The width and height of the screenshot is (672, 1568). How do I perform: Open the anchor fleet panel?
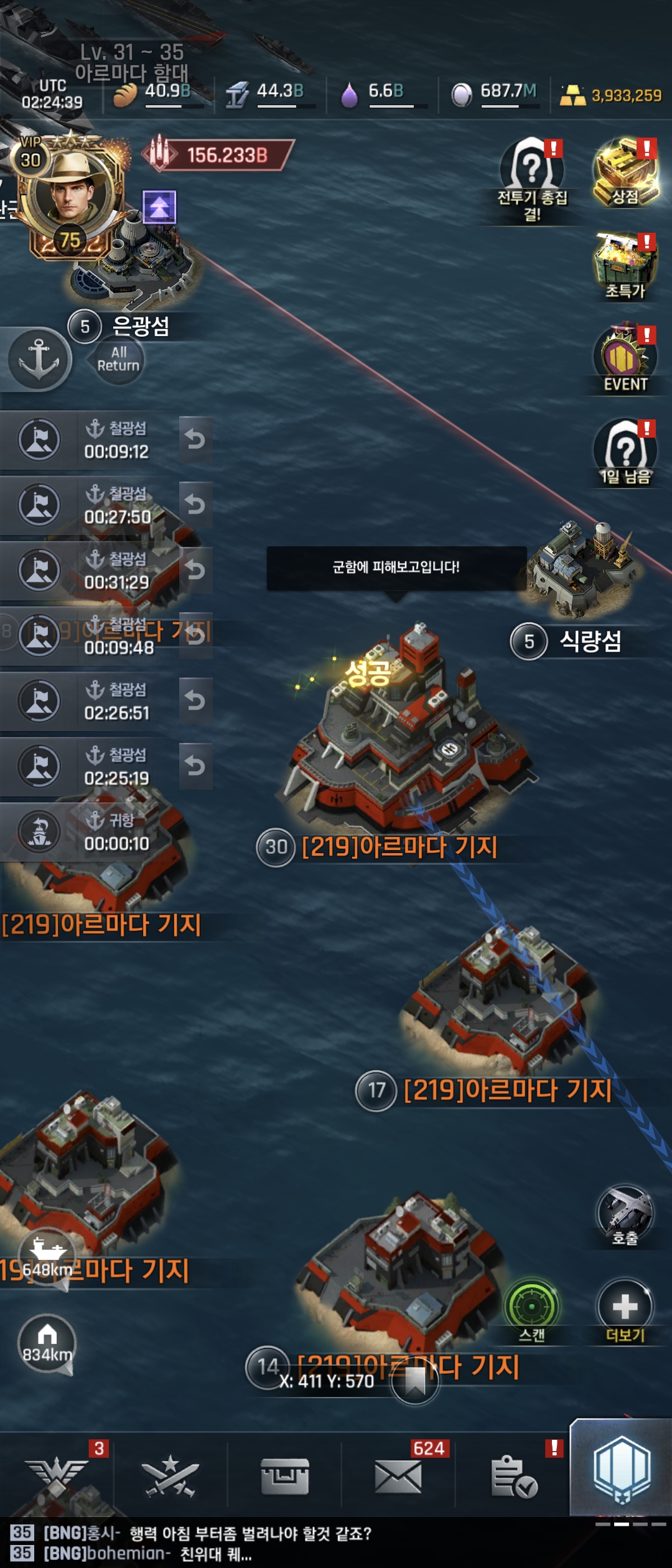point(39,359)
